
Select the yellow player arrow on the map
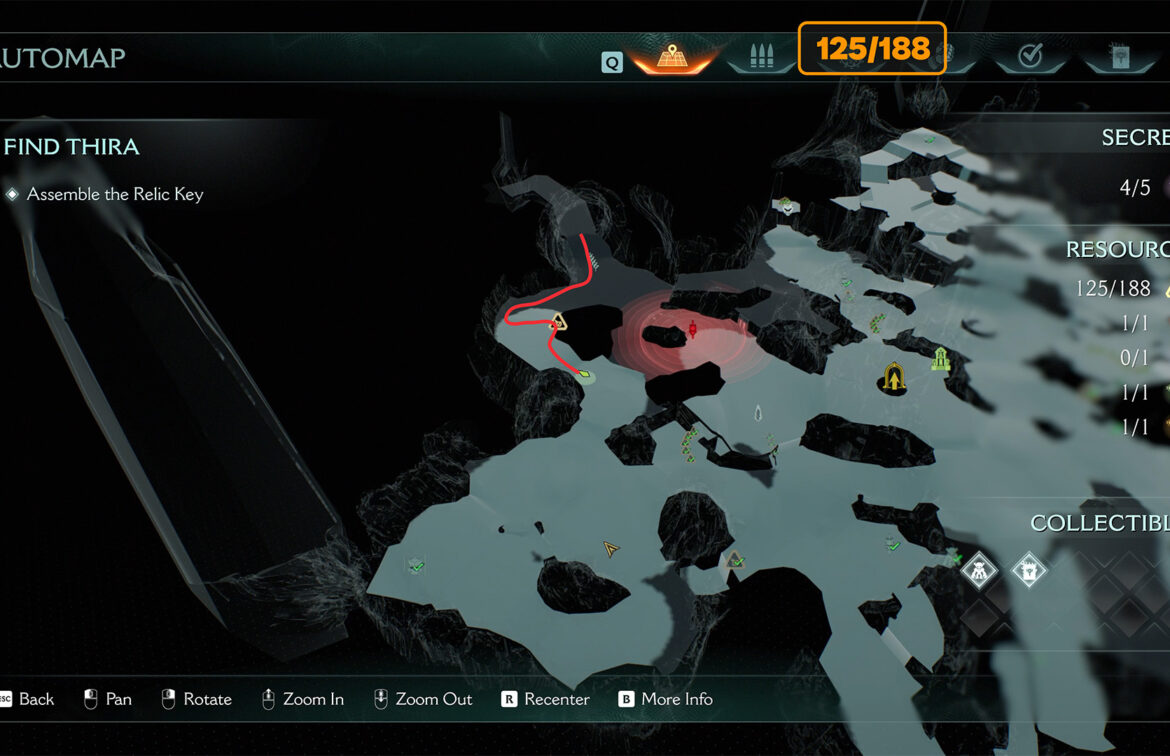pos(610,549)
